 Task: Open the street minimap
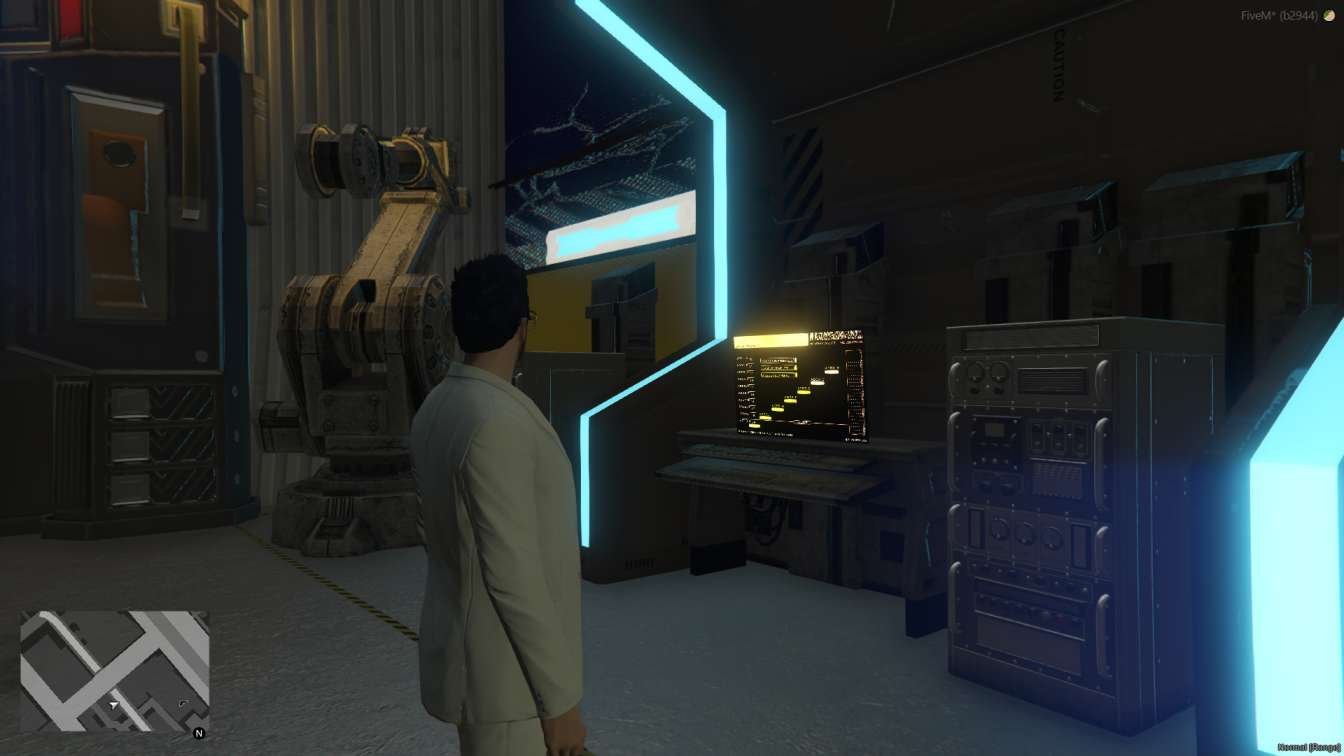point(114,671)
